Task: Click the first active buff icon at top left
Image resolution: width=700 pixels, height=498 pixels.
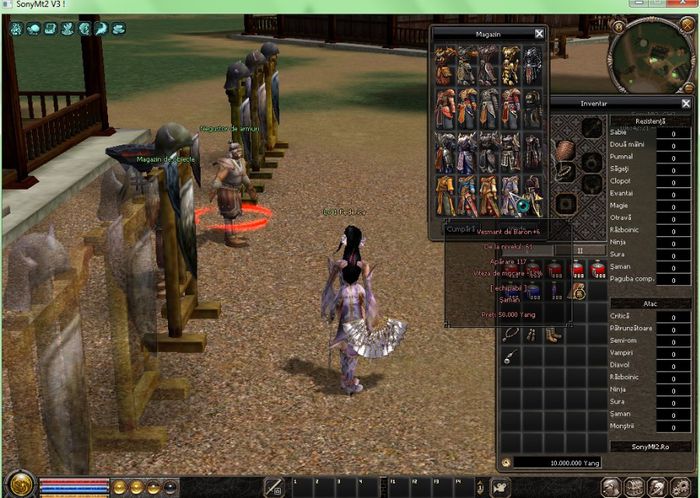Action: [17, 29]
